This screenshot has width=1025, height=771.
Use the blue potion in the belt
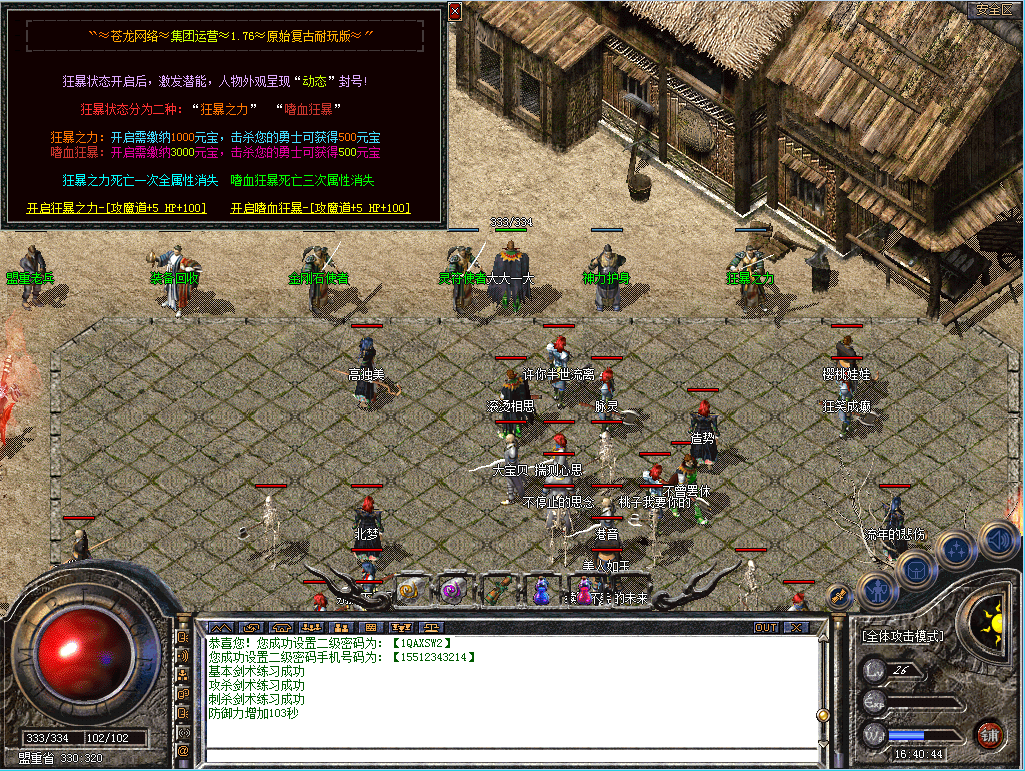541,590
